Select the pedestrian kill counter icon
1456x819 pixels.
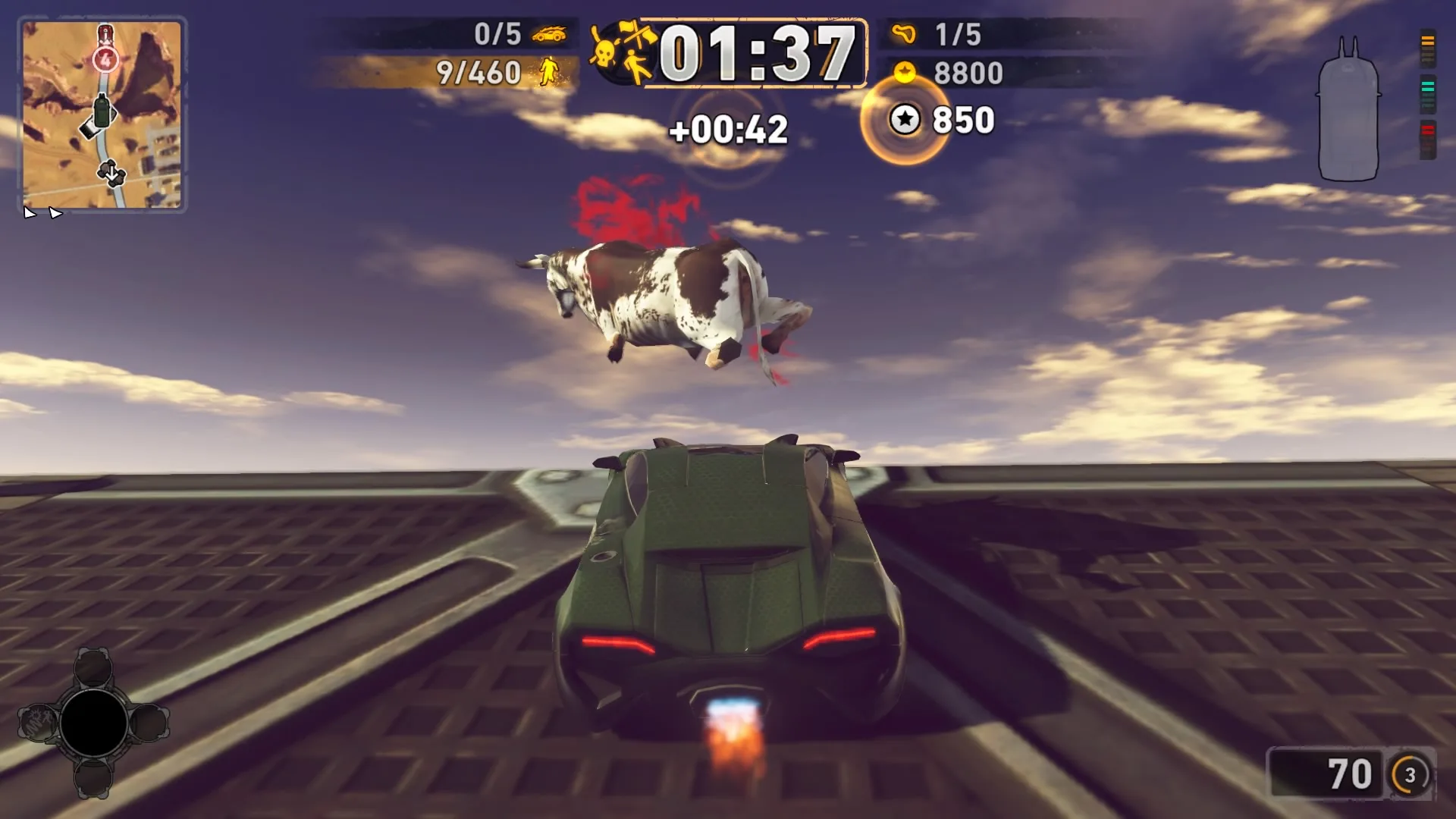tap(549, 71)
